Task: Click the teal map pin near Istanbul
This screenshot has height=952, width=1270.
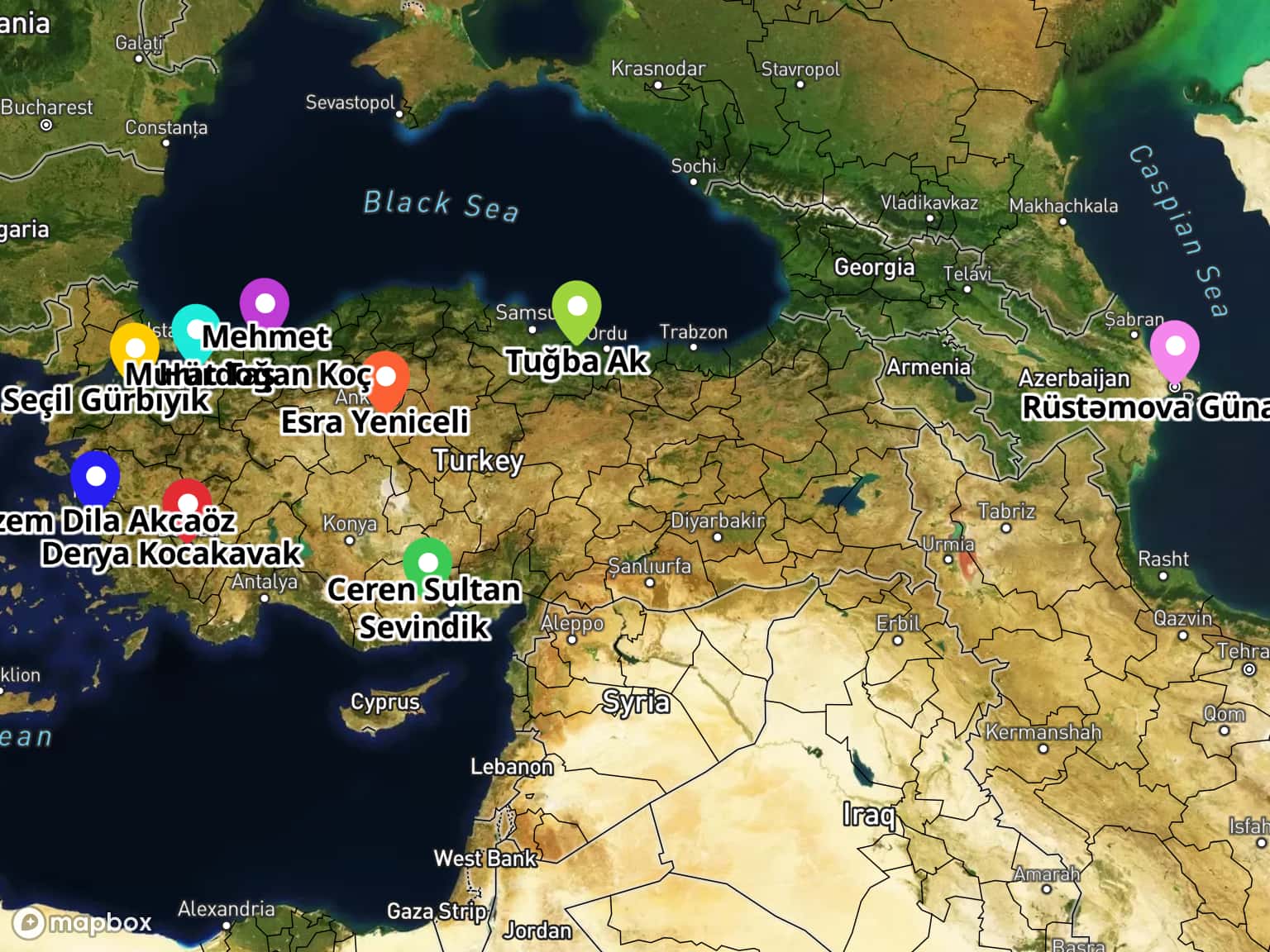Action: coord(196,329)
